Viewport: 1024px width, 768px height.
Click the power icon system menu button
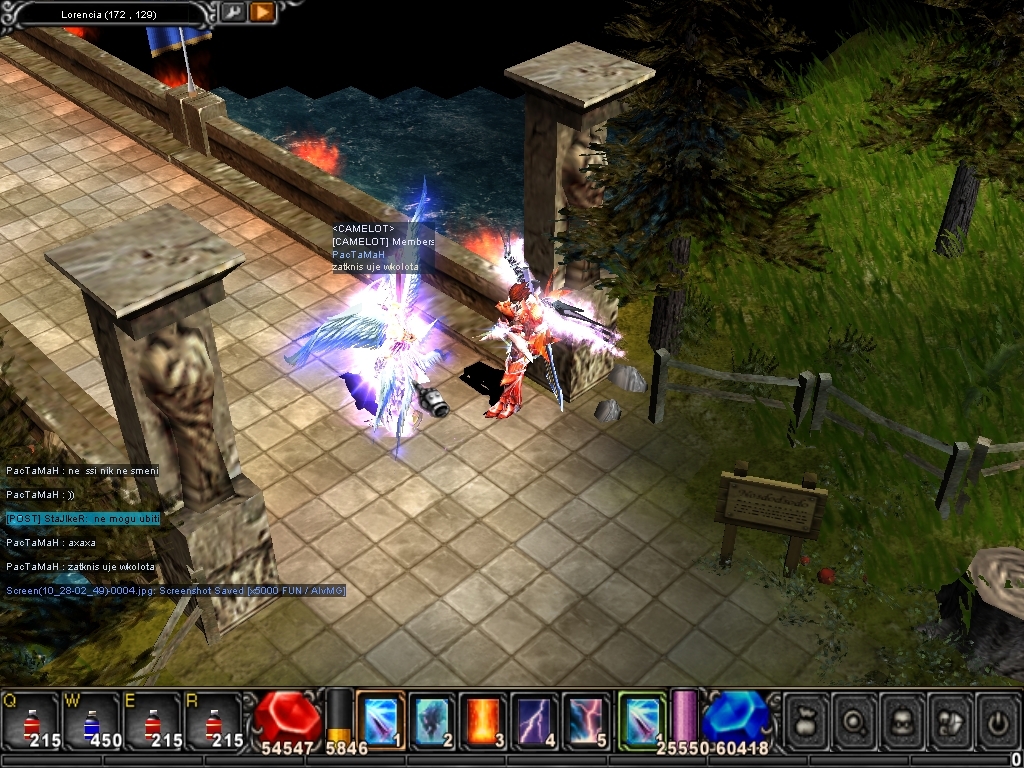997,720
